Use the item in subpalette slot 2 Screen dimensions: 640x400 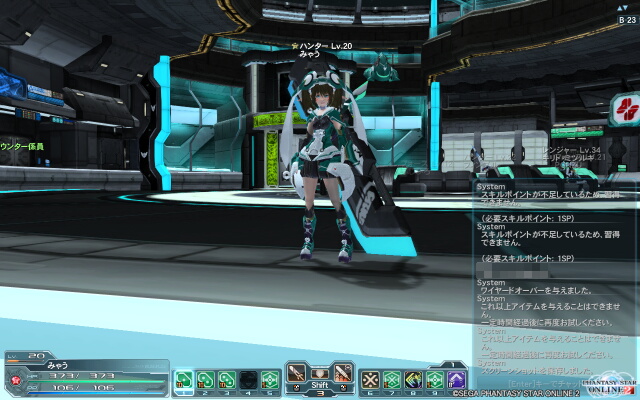coord(205,380)
